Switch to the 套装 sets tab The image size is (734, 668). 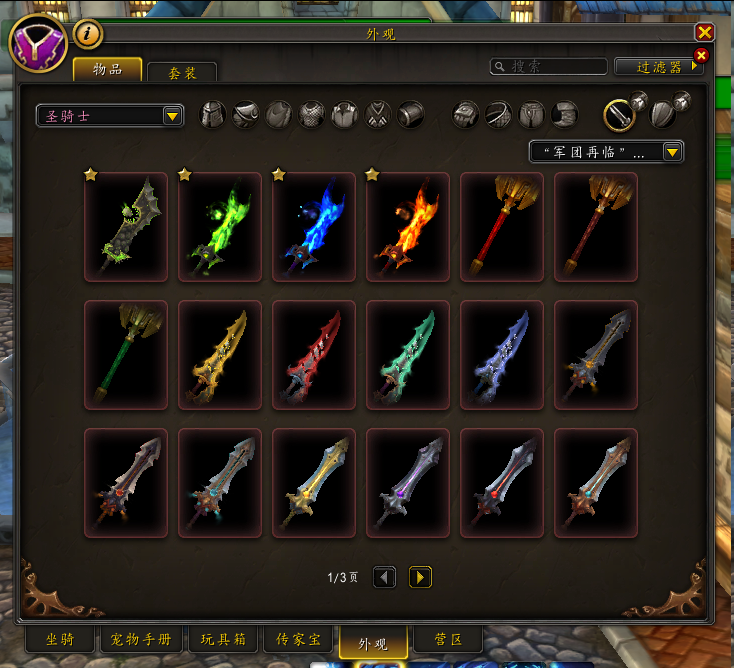181,73
